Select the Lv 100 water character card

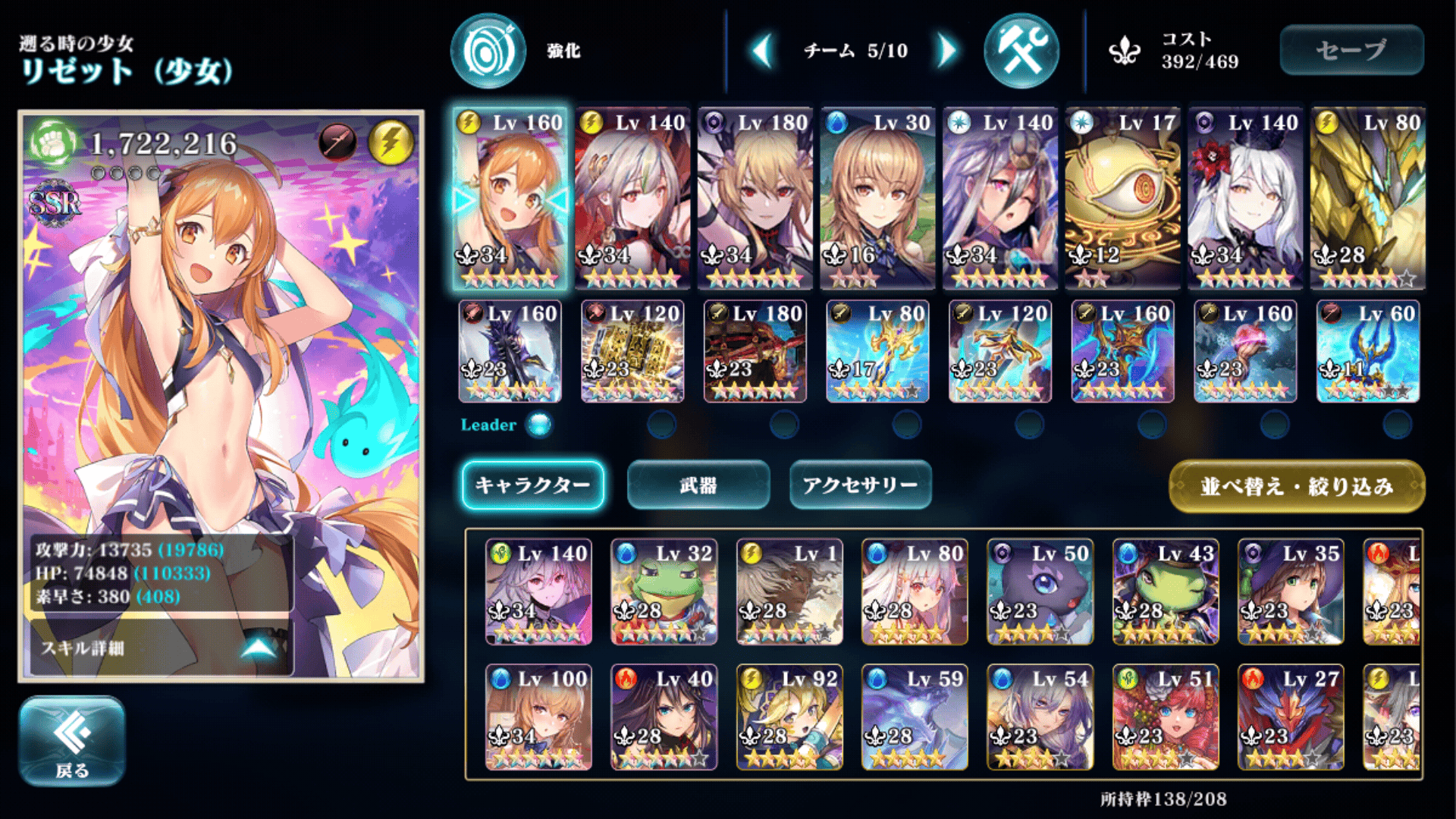pyautogui.click(x=538, y=717)
